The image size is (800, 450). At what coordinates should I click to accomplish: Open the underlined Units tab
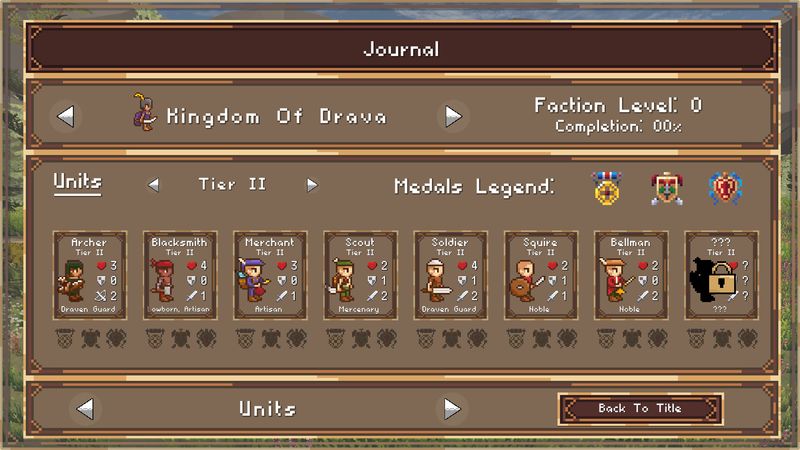(77, 183)
